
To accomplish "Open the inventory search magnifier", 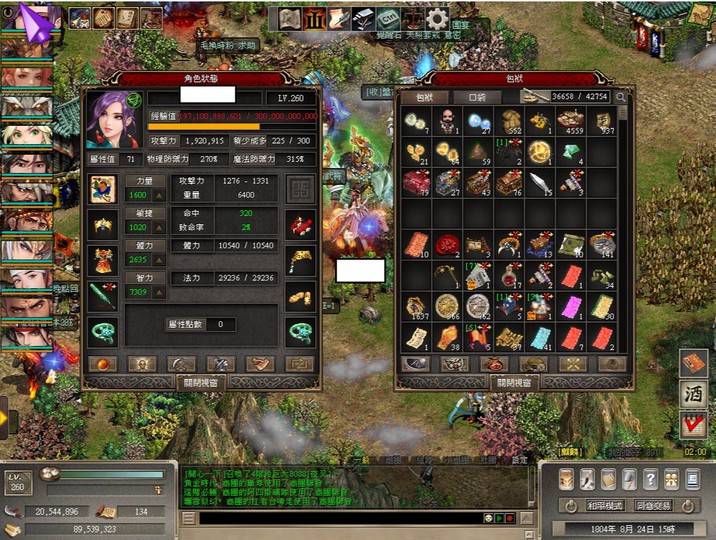I will click(x=621, y=97).
